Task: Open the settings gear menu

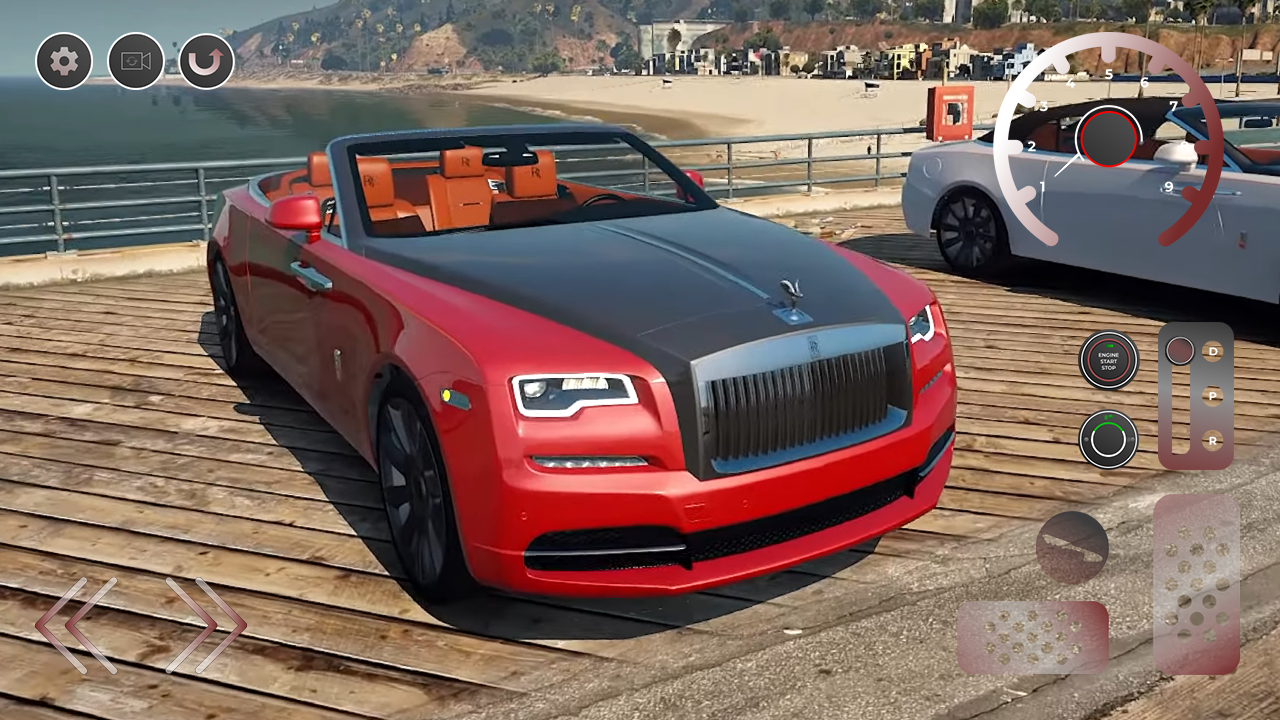Action: (x=63, y=62)
